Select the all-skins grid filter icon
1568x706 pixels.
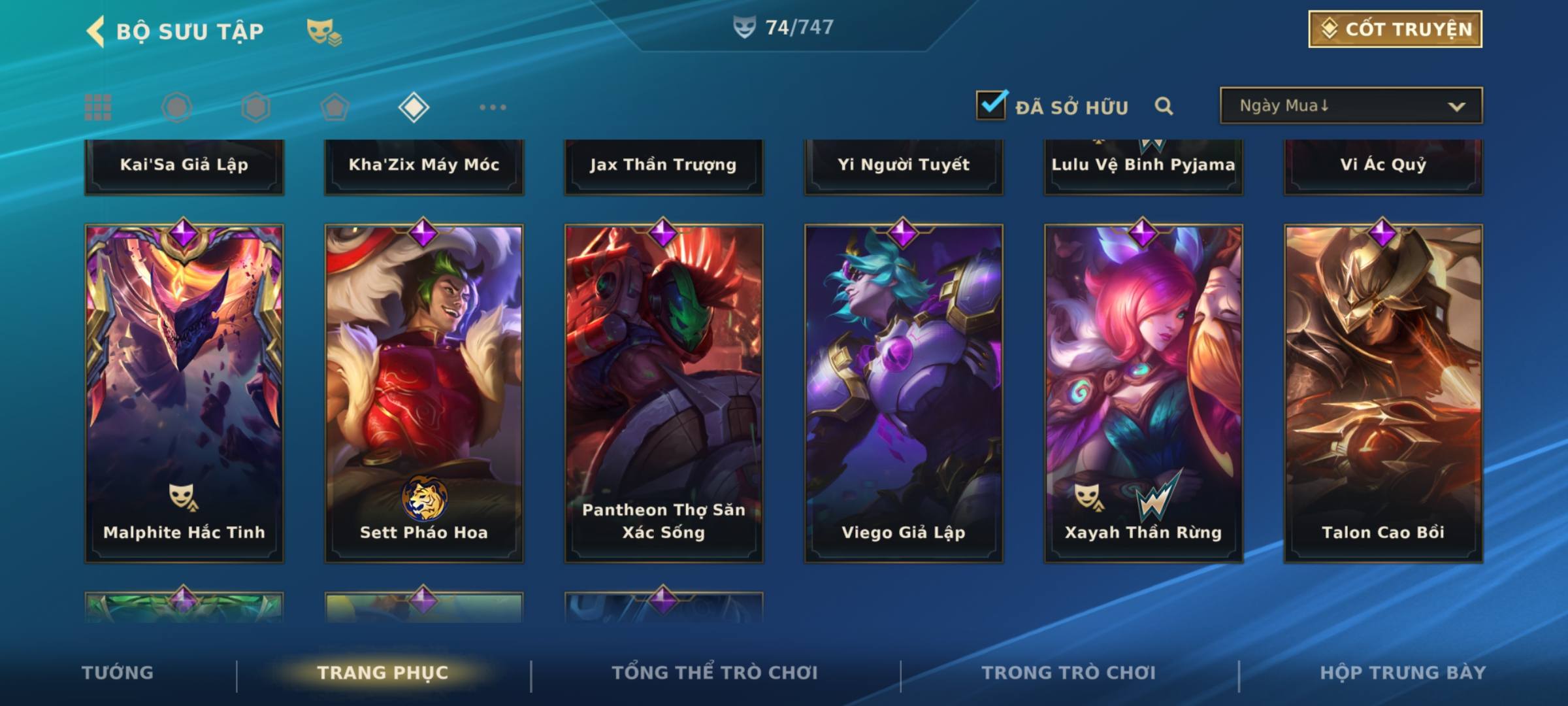pos(98,107)
